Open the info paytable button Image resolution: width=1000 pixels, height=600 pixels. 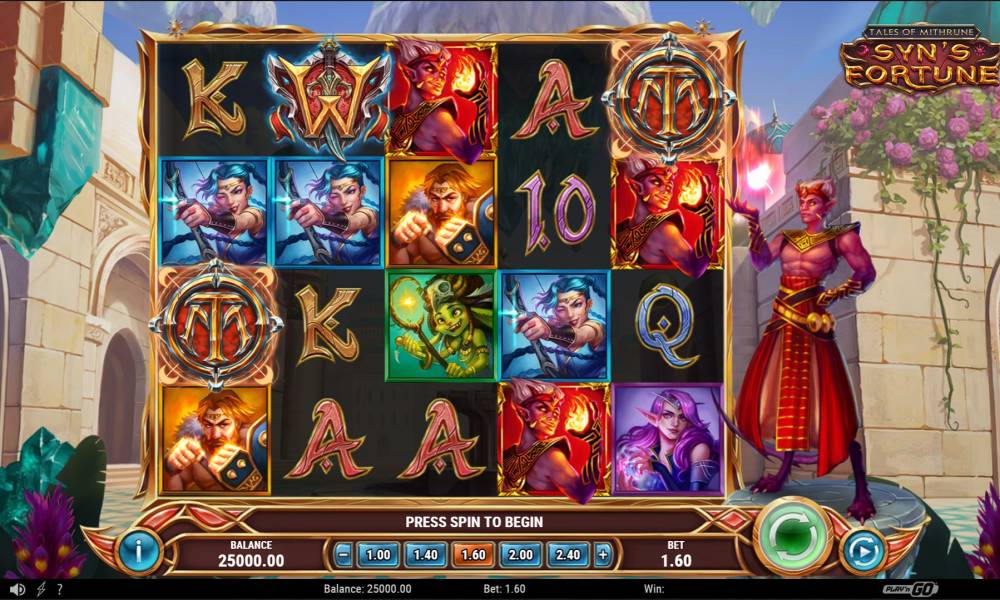click(139, 551)
